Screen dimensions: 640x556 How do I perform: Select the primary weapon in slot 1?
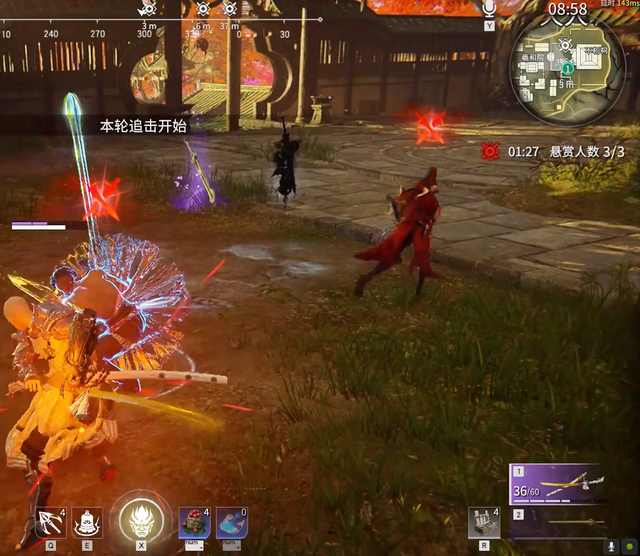(x=565, y=484)
